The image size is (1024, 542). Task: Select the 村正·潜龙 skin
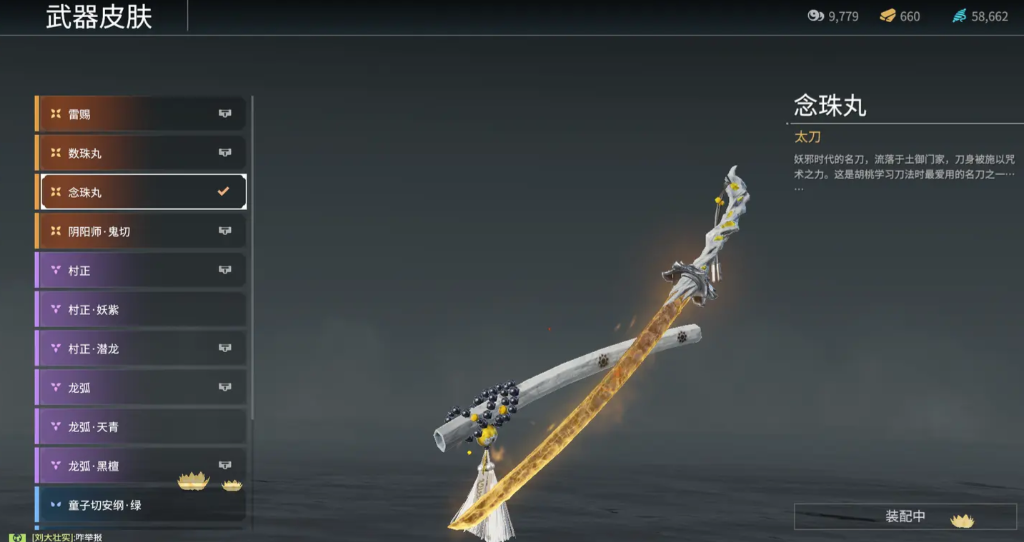[140, 348]
